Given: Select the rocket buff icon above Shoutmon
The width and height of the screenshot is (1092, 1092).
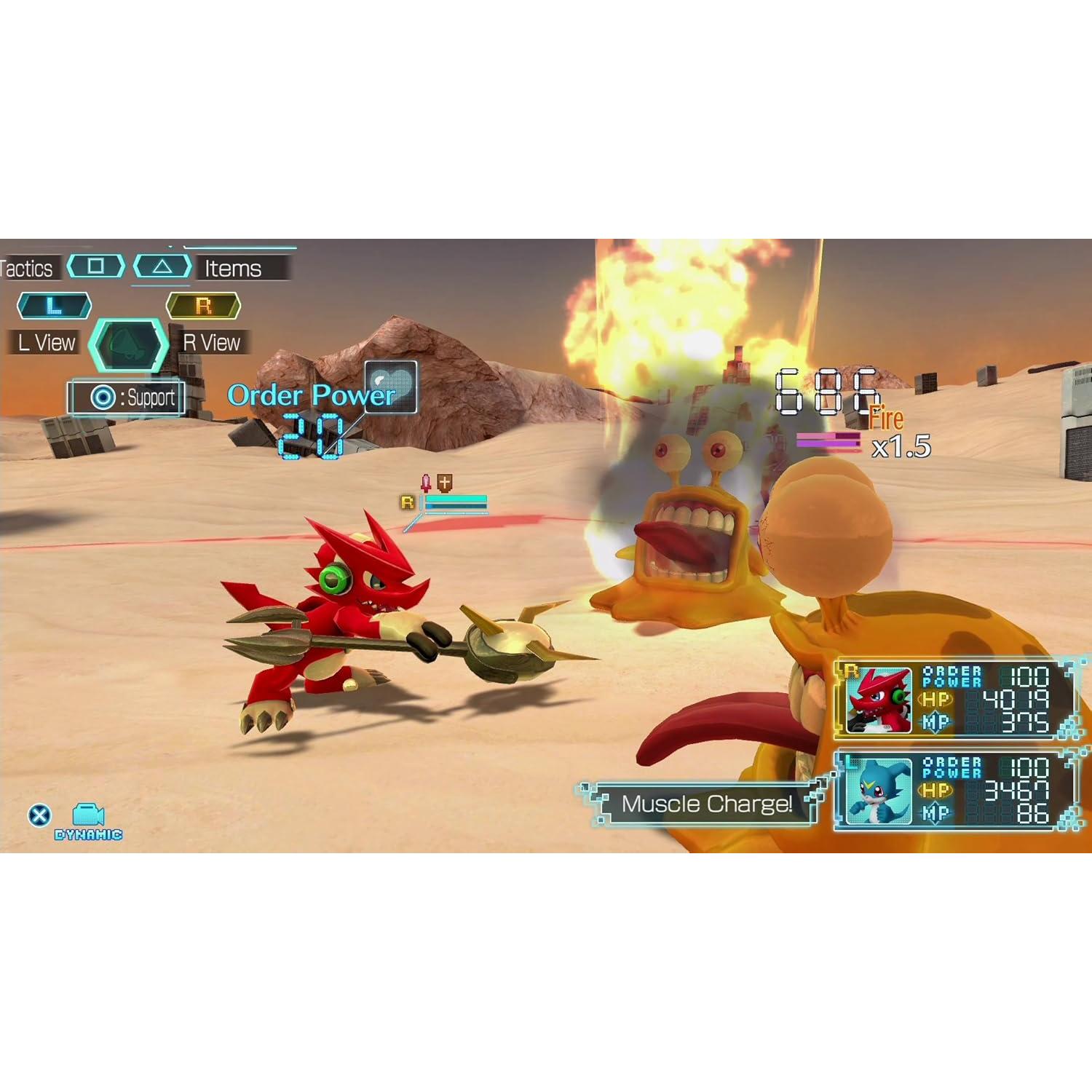Looking at the screenshot, I should coord(426,483).
